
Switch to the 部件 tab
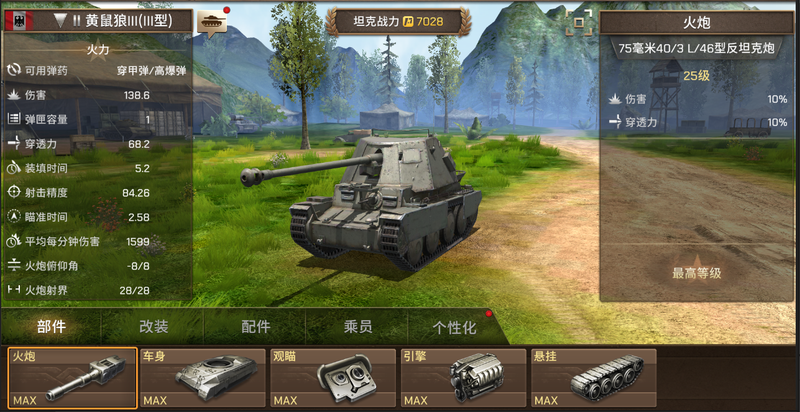click(x=52, y=327)
